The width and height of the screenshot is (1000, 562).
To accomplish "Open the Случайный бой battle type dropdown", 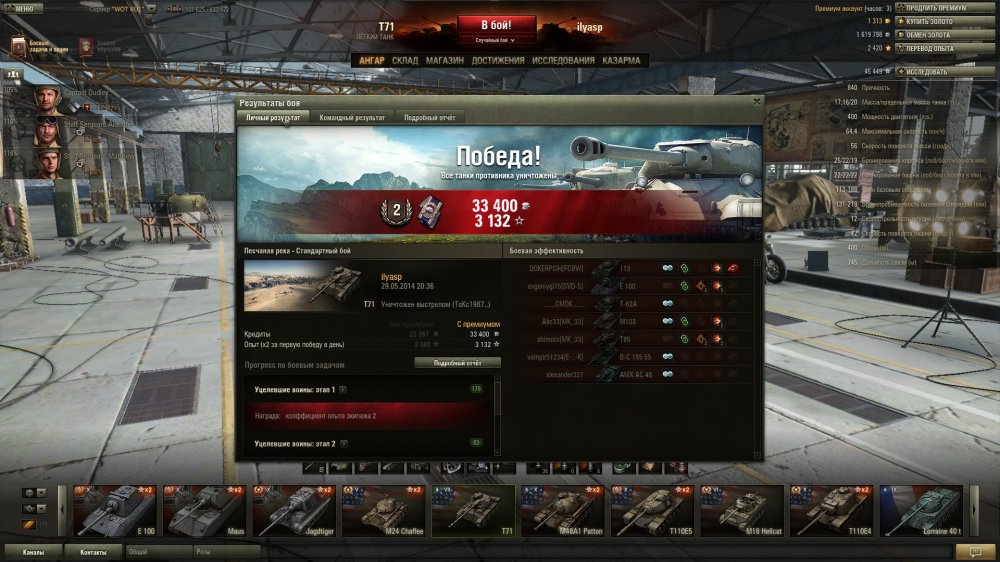I will 497,41.
